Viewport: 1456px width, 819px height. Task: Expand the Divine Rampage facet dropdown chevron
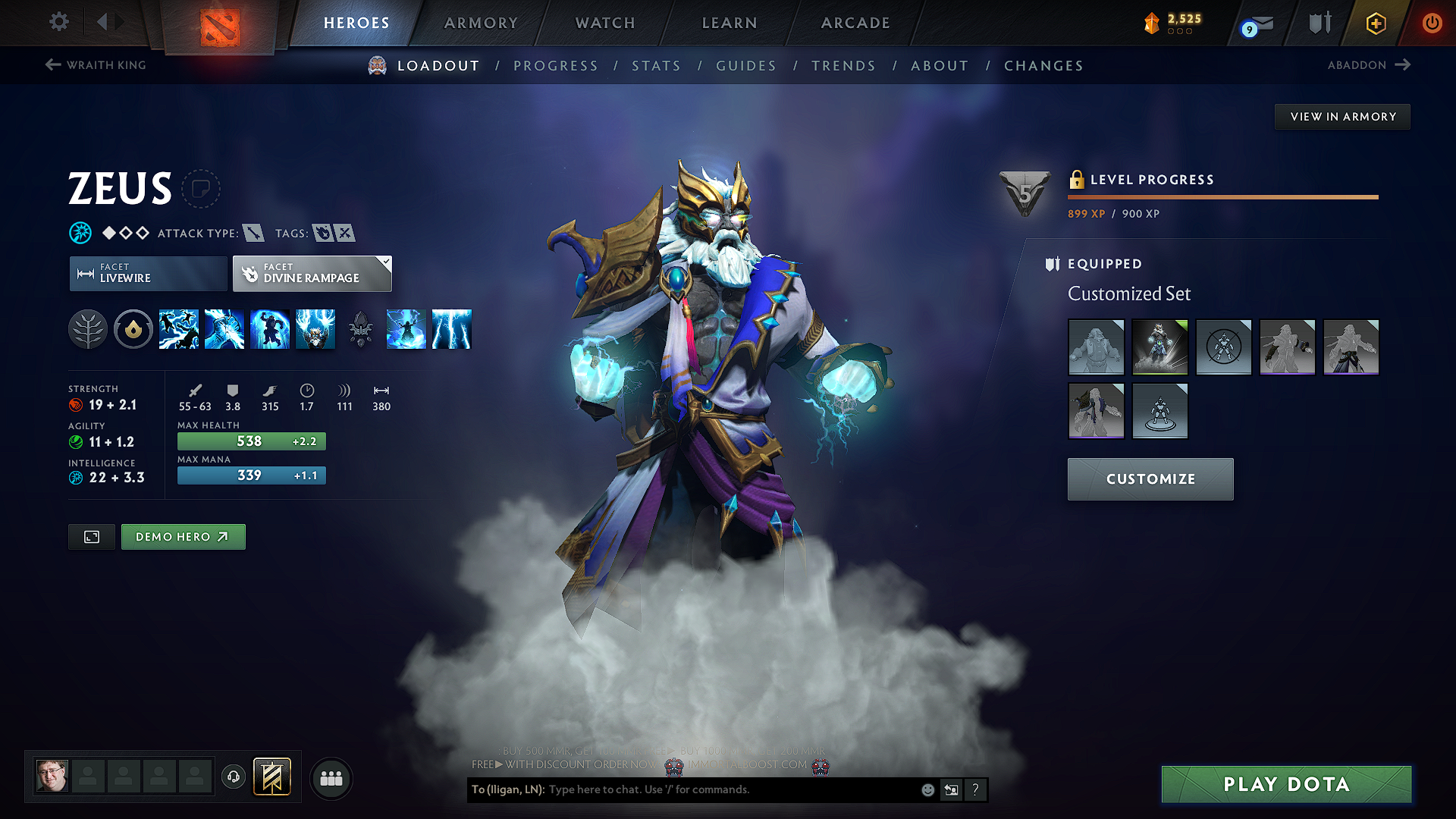tap(385, 262)
